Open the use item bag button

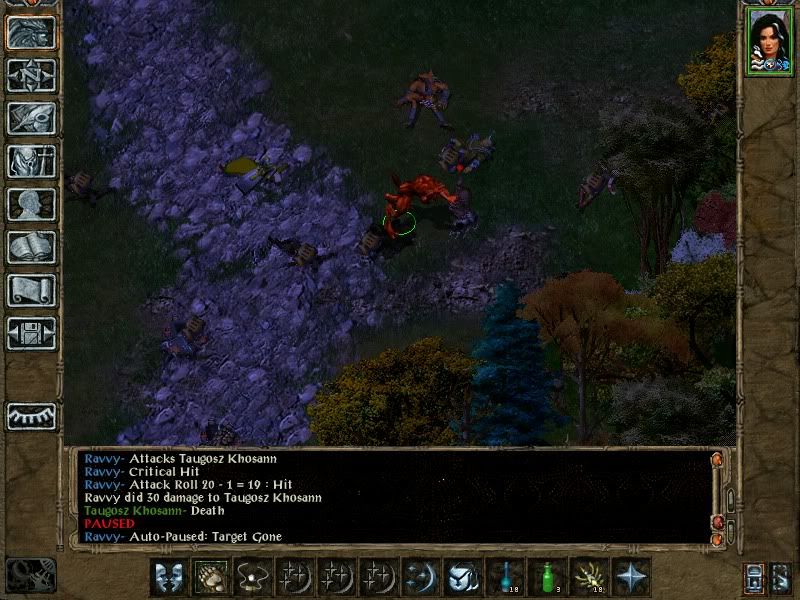pos(463,577)
